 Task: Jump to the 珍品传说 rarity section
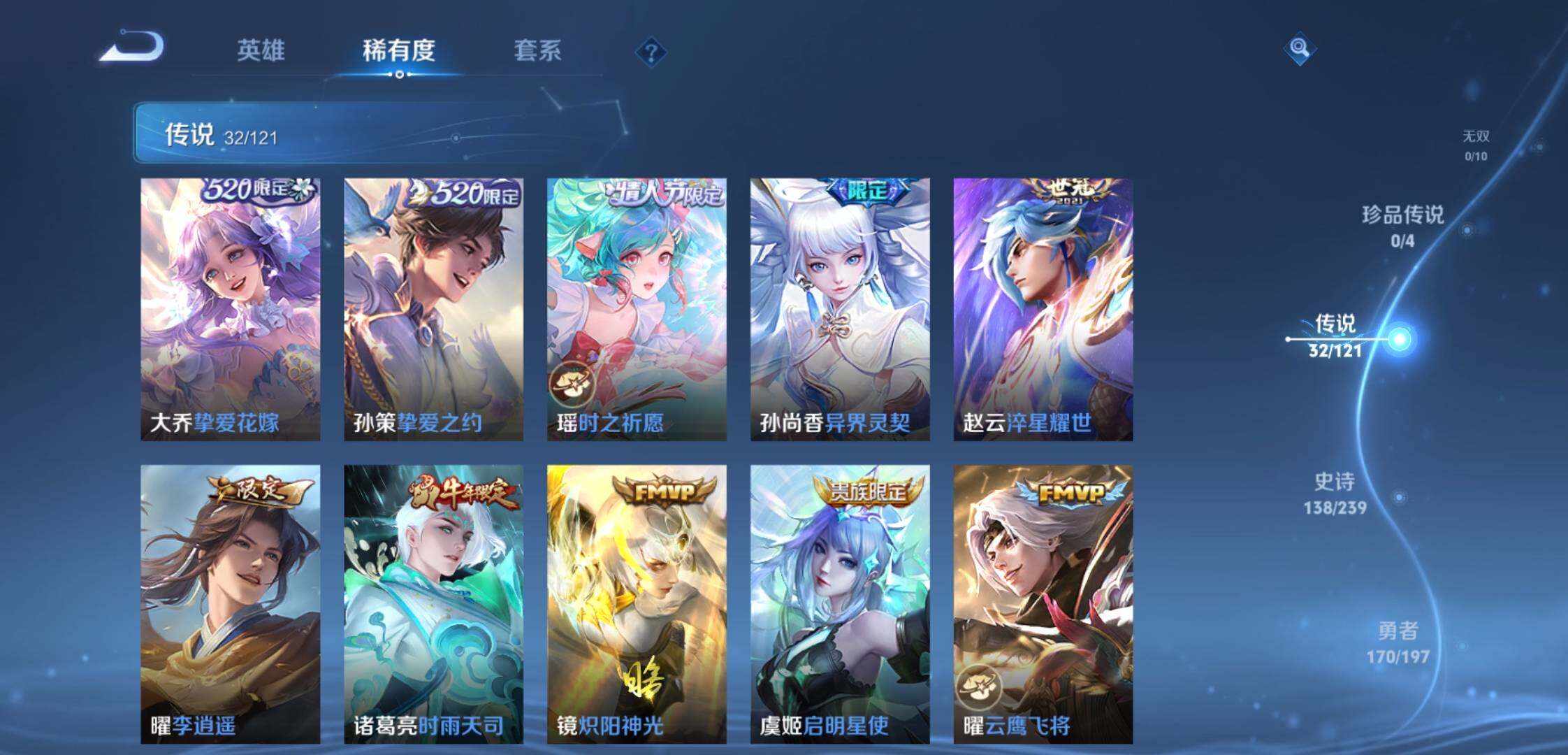coord(1402,225)
